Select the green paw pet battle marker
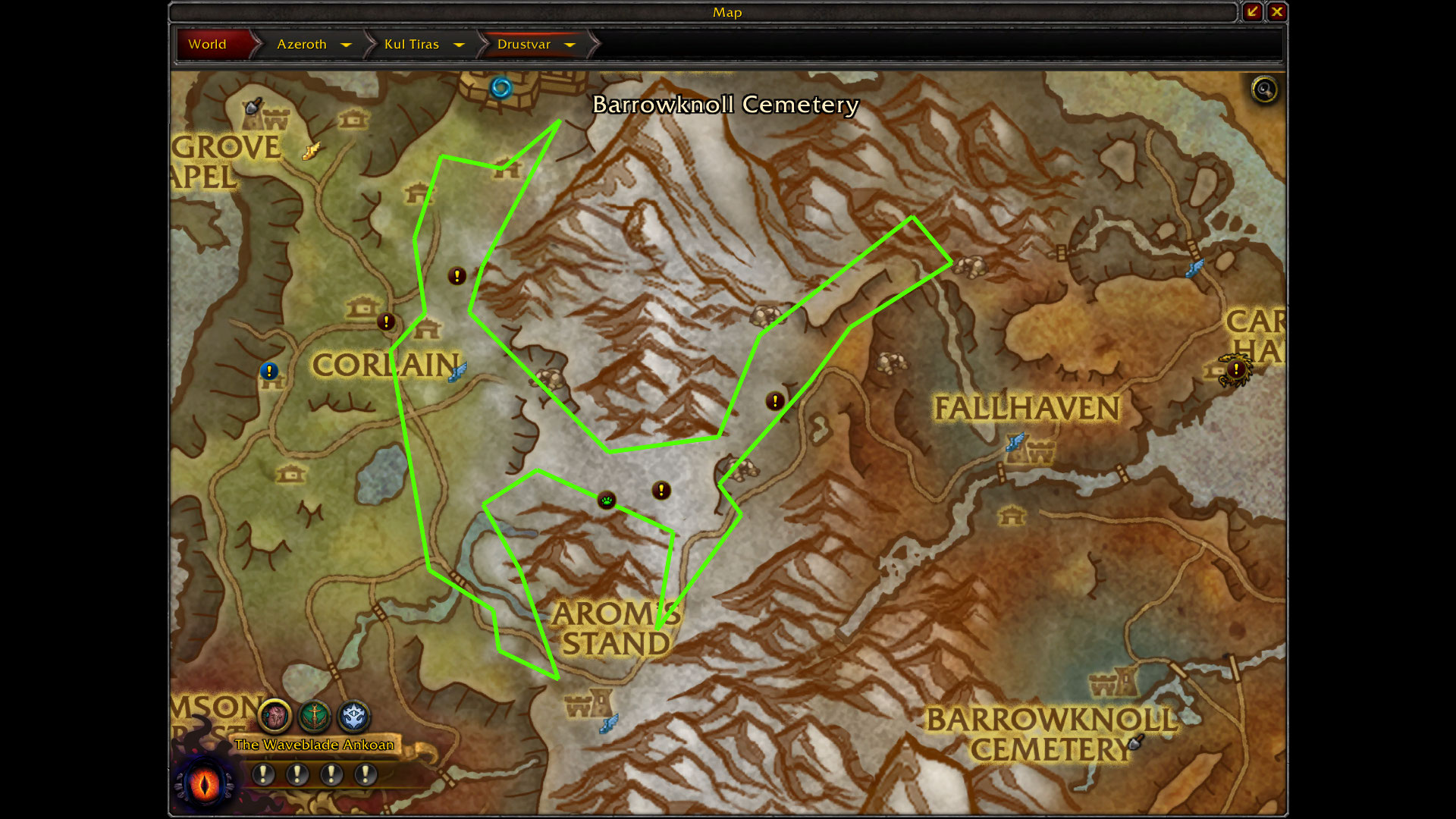The width and height of the screenshot is (1456, 819). (x=607, y=500)
